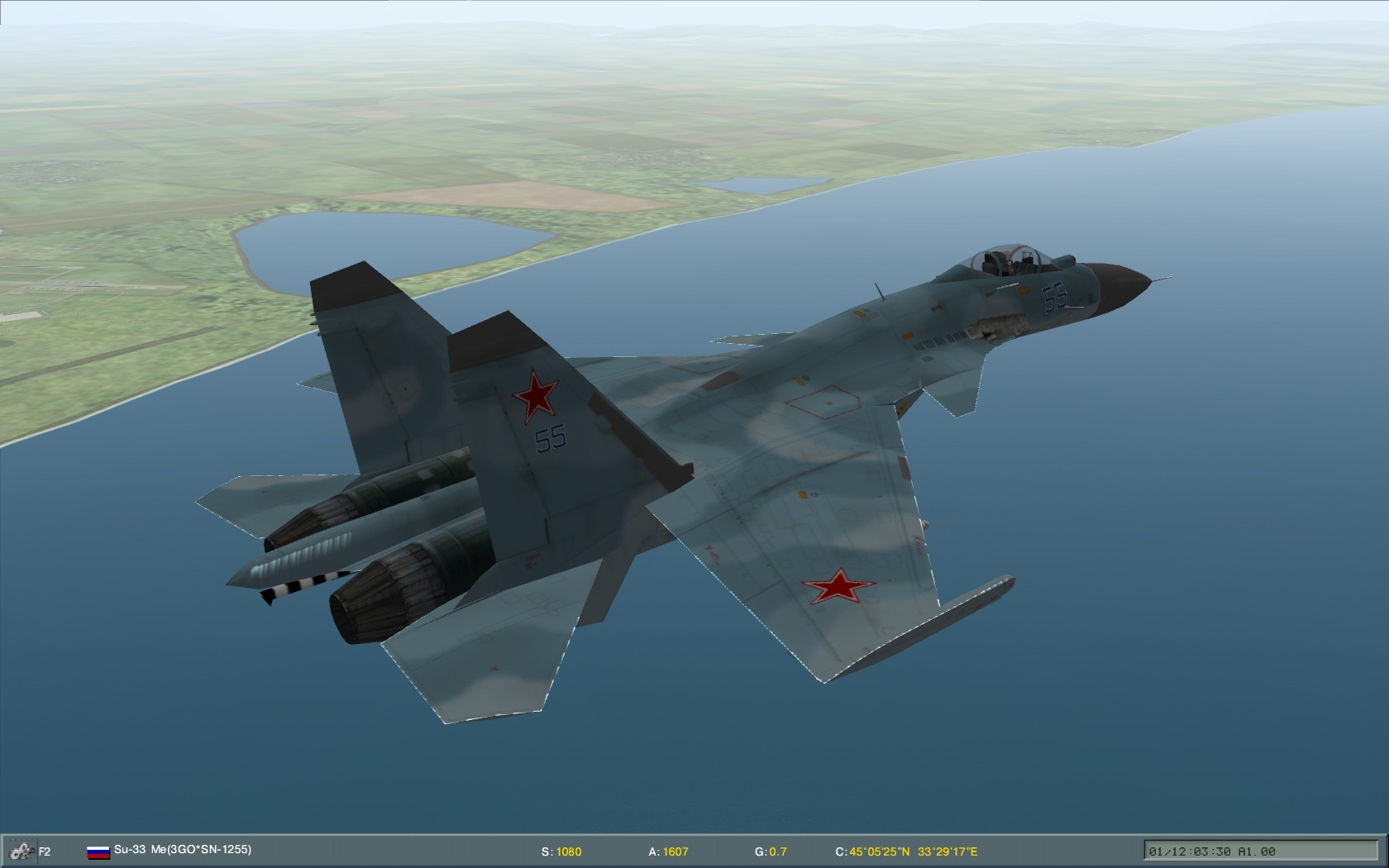Click the F2 view mode label
Viewport: 1389px width, 868px height.
coord(45,850)
